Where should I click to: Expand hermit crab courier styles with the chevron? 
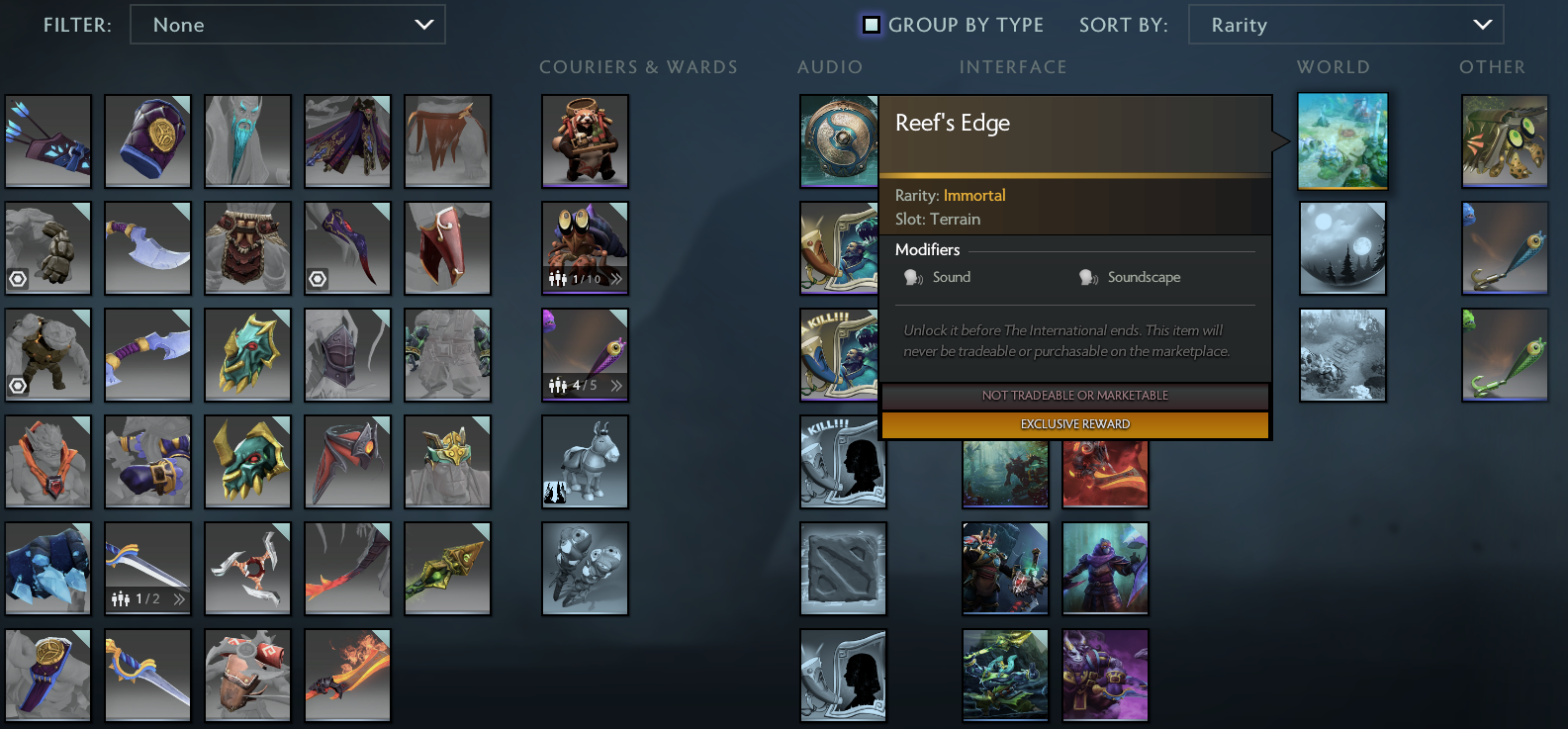point(615,278)
